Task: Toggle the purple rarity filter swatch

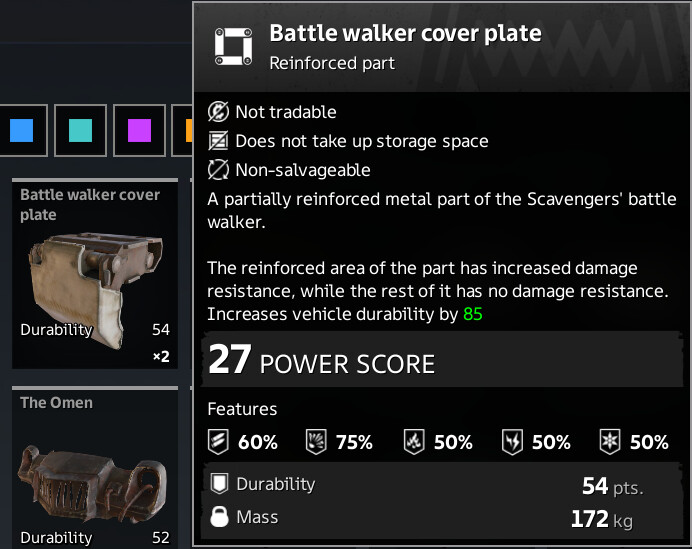Action: (x=139, y=130)
